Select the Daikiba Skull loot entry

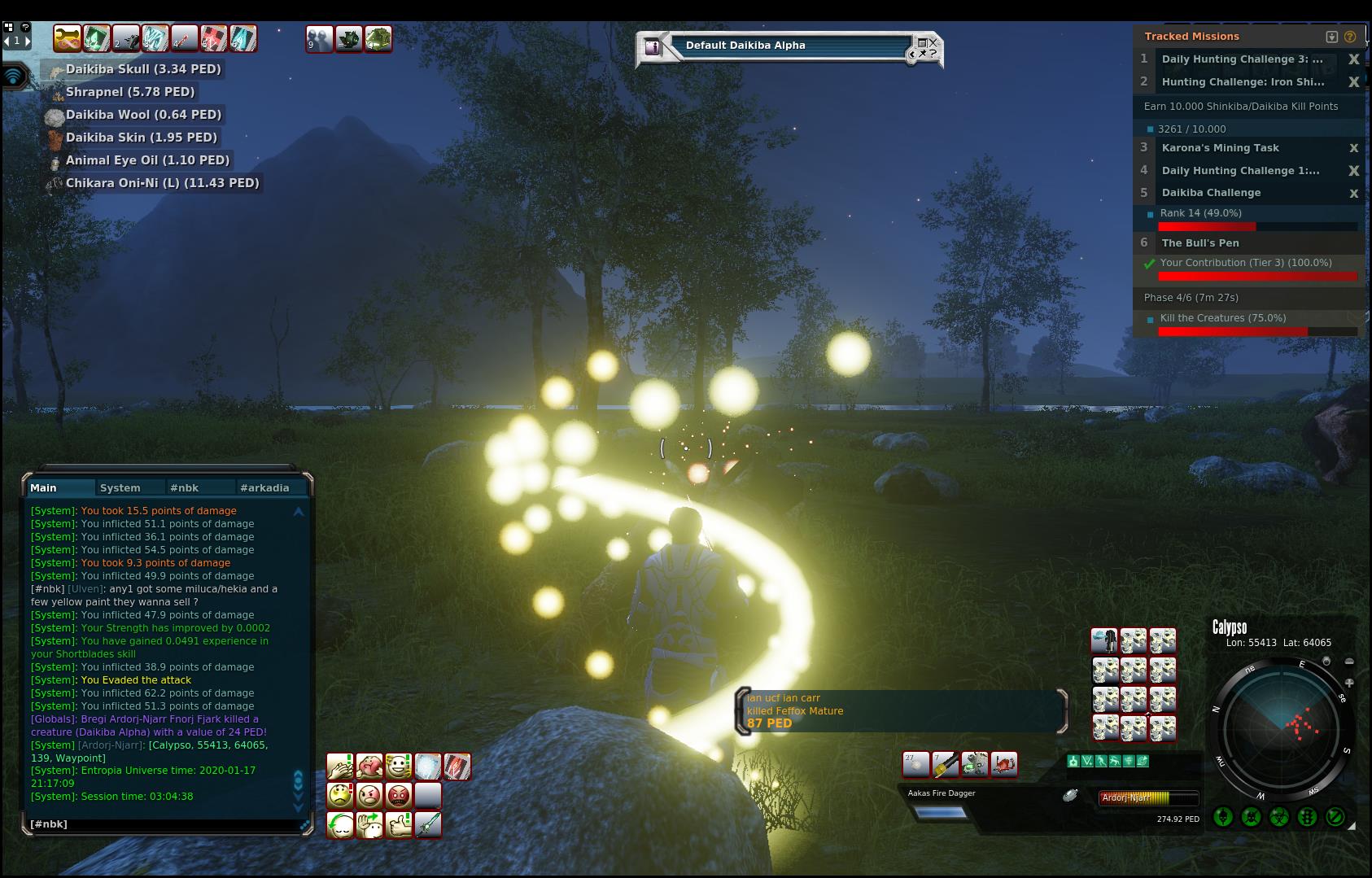coord(143,69)
